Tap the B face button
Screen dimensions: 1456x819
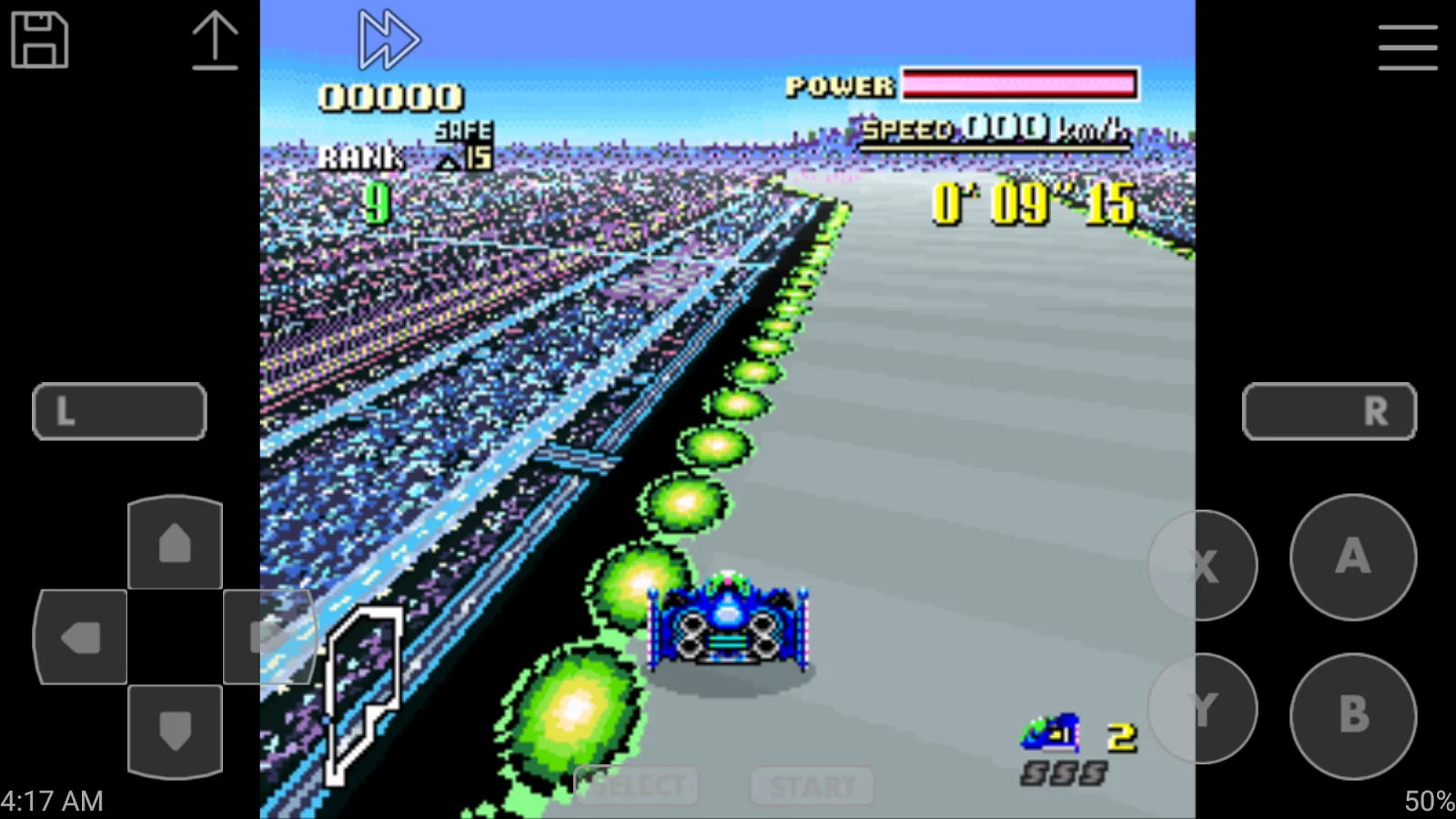1353,715
